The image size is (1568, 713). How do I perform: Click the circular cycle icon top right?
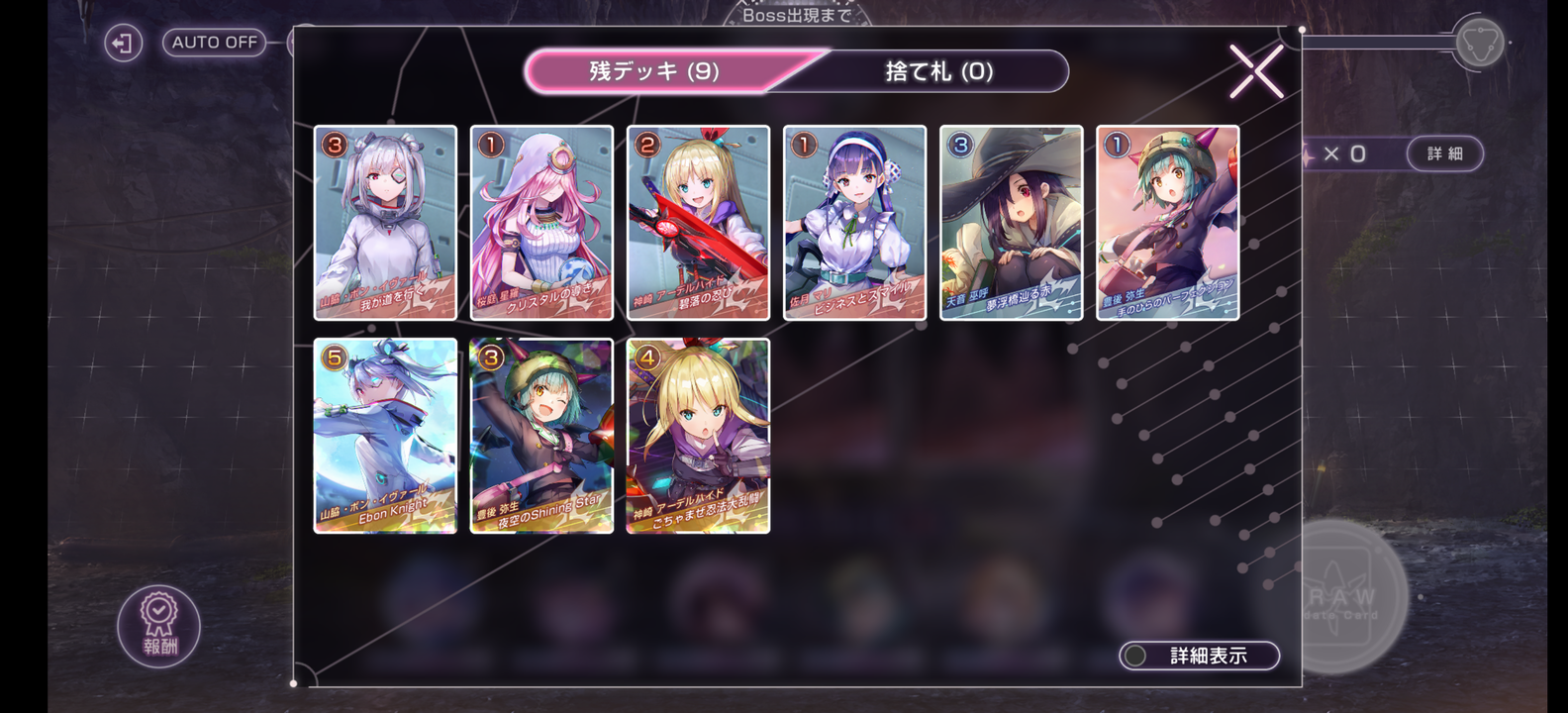[x=1479, y=43]
